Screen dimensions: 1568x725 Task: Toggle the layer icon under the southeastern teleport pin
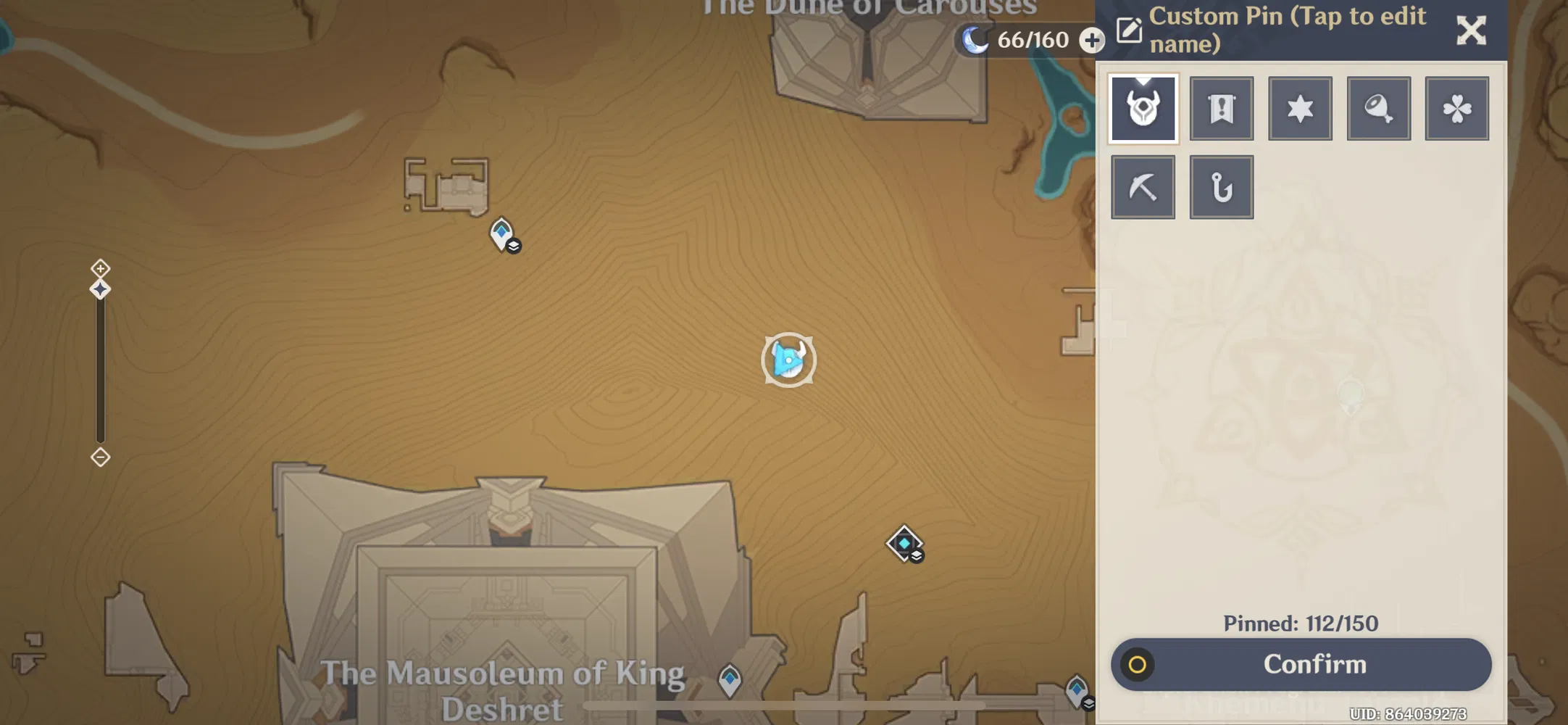pyautogui.click(x=916, y=556)
